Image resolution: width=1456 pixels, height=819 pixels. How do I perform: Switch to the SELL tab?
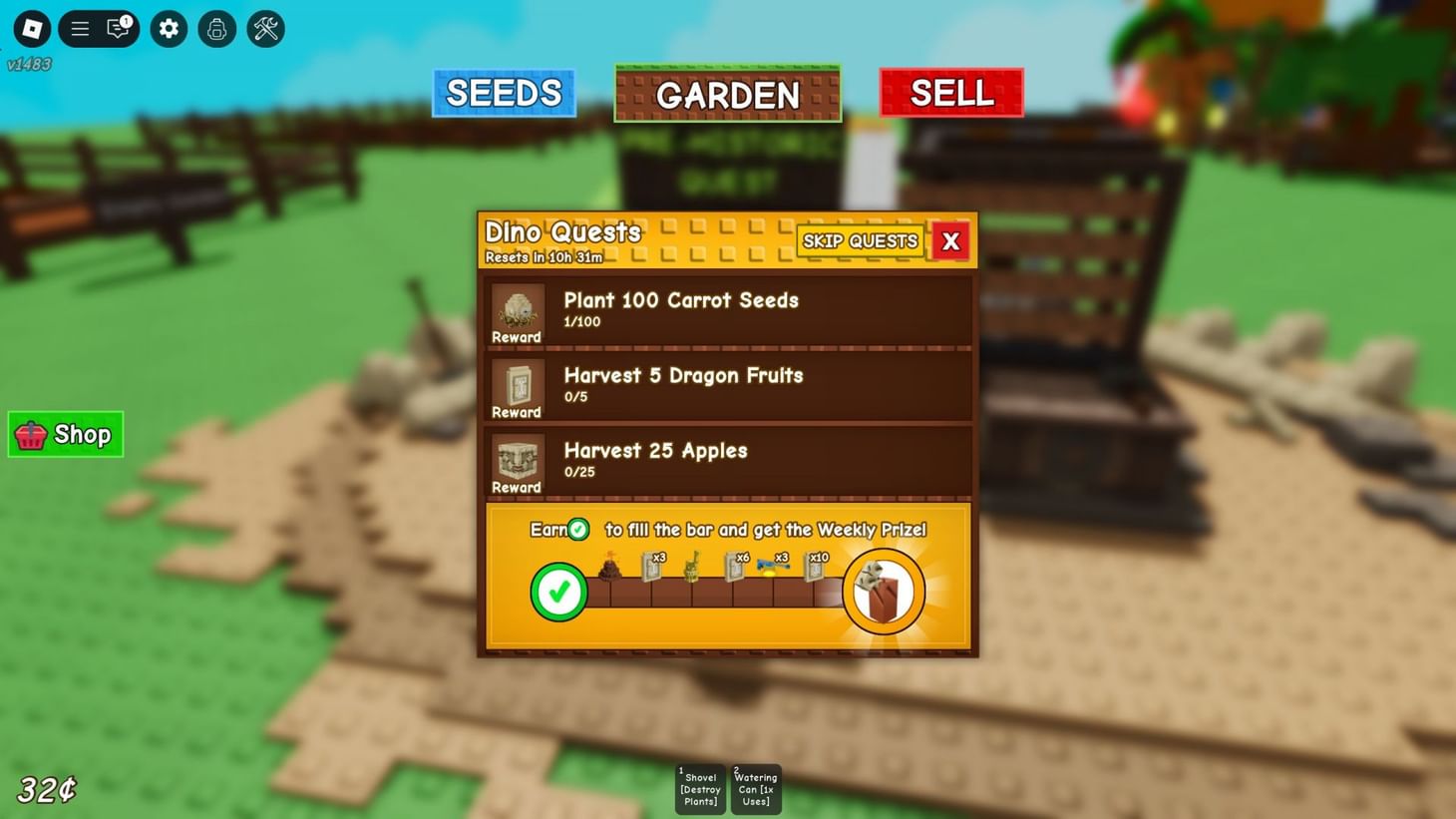[950, 93]
